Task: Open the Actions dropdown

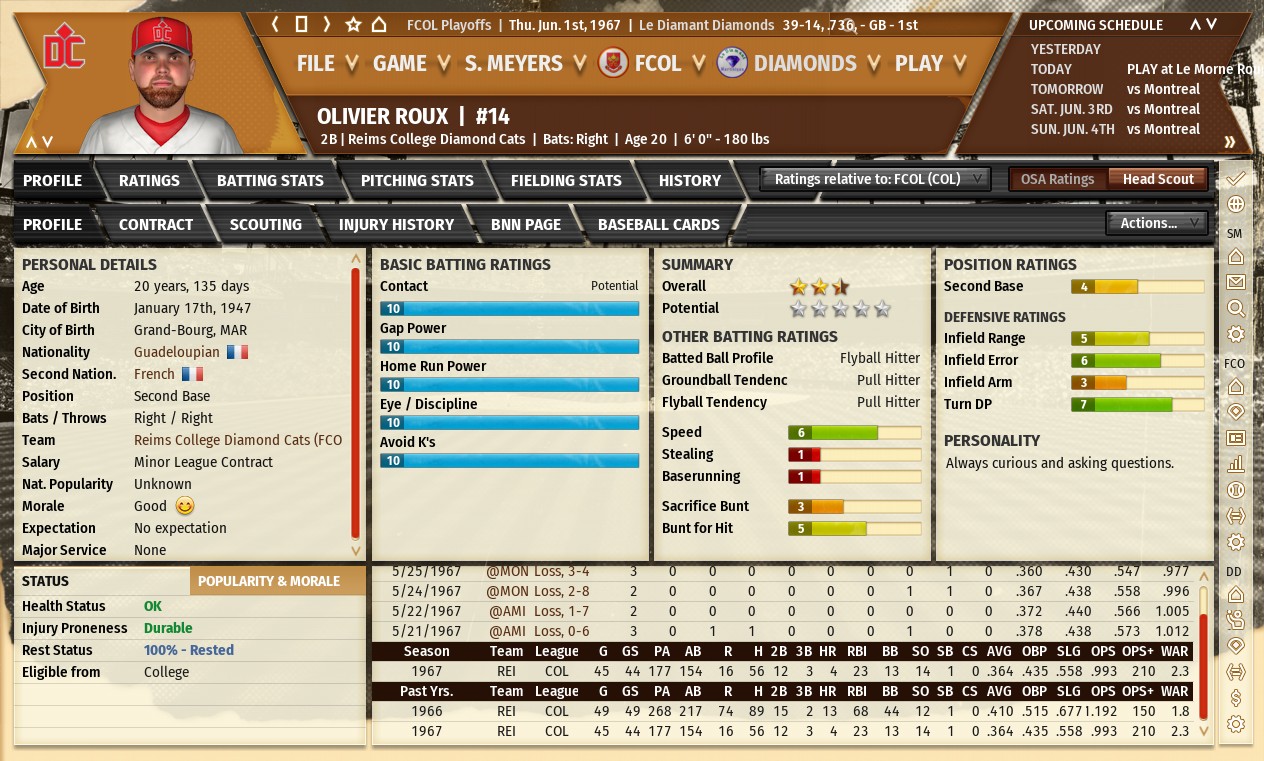Action: pyautogui.click(x=1156, y=223)
